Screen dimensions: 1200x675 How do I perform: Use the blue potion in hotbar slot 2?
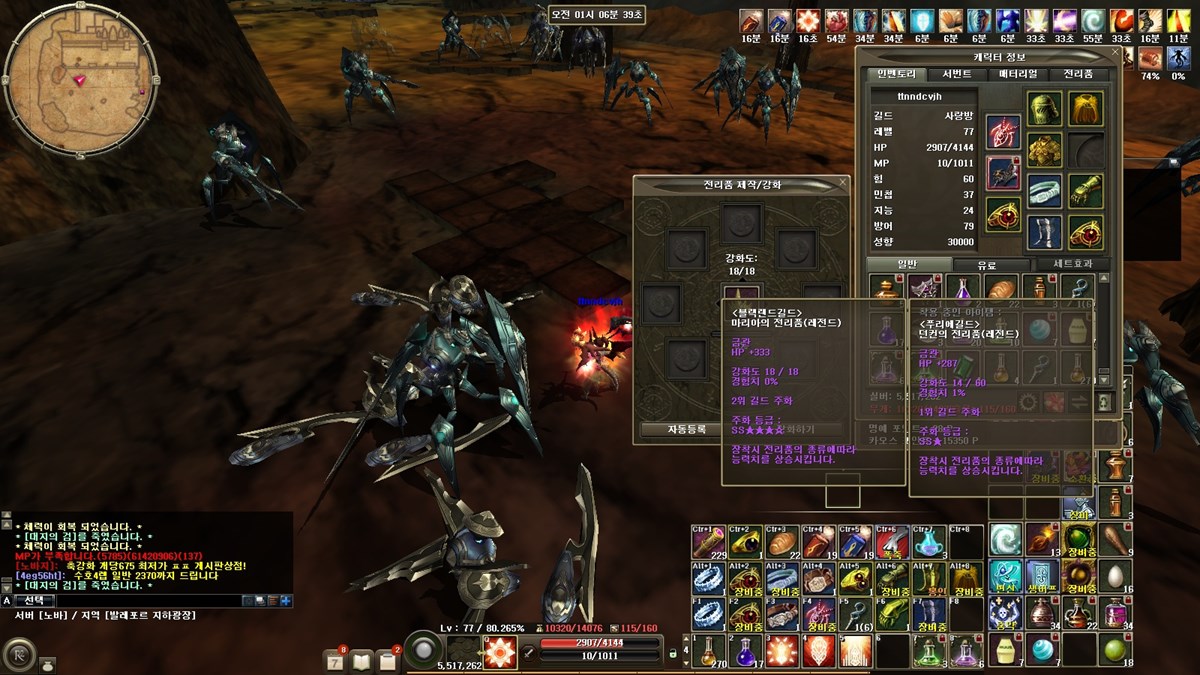point(744,651)
